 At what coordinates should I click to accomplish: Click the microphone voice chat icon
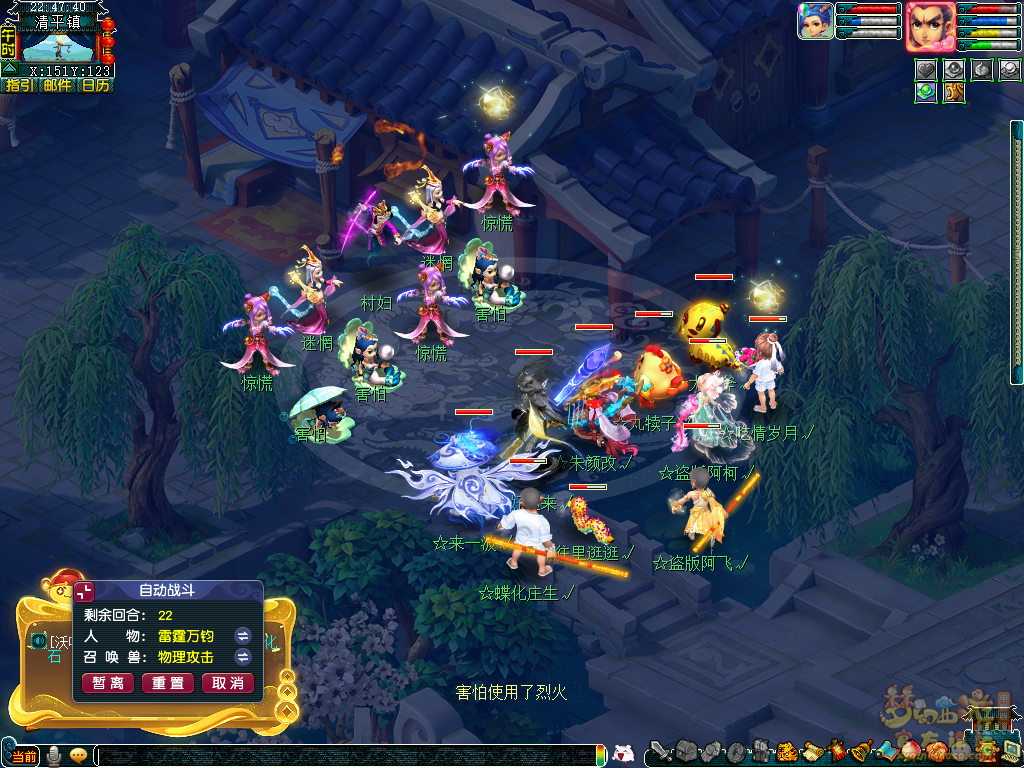click(53, 756)
